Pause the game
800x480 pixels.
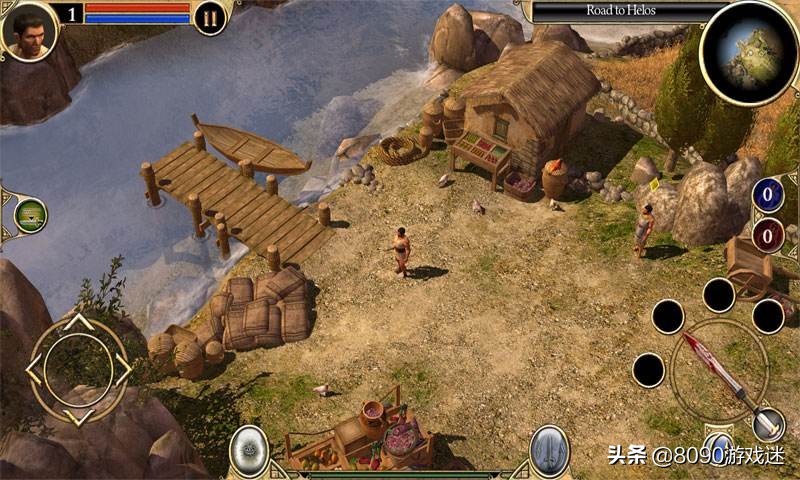pyautogui.click(x=210, y=17)
